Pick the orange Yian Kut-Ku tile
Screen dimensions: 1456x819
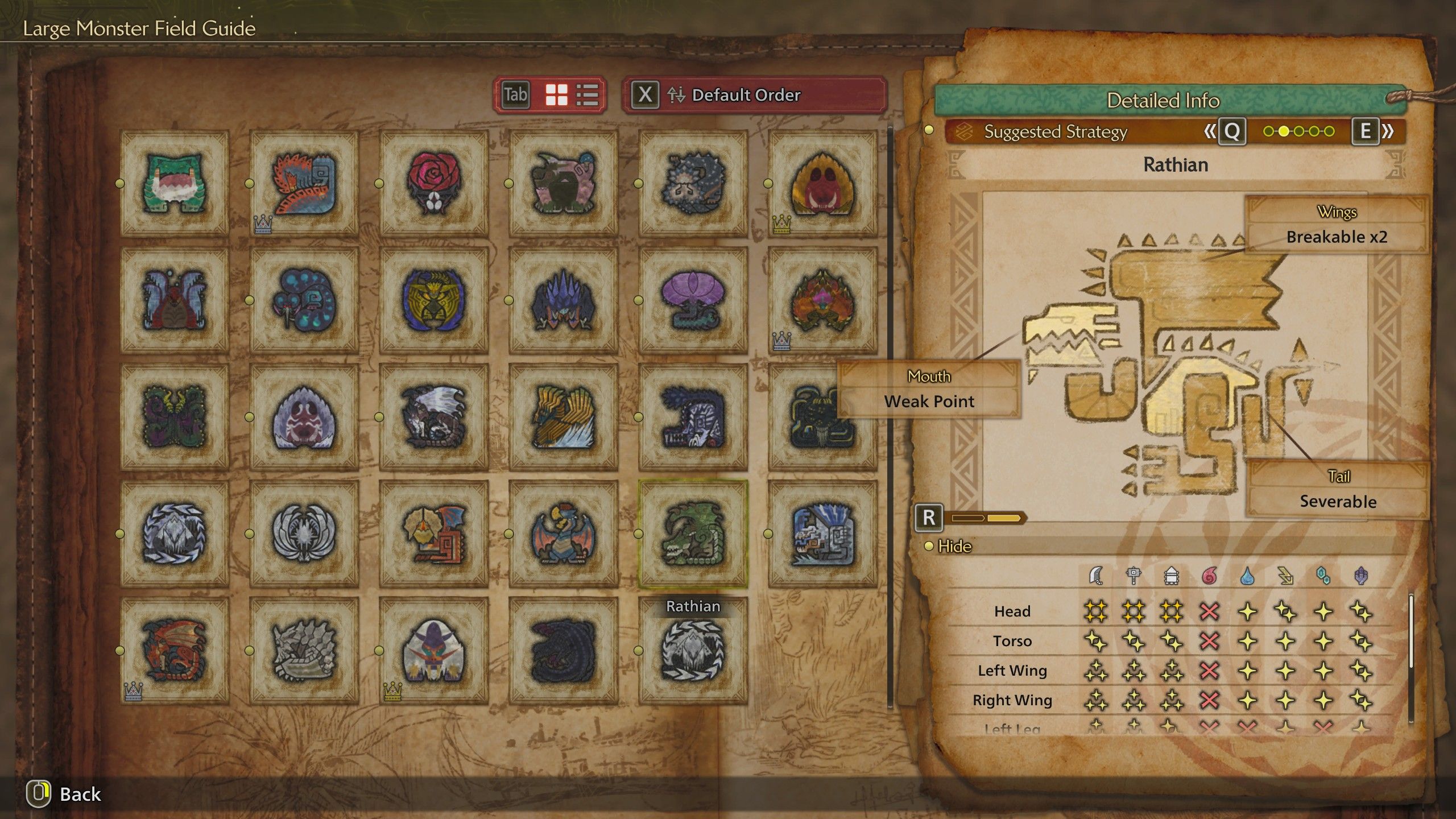point(434,533)
